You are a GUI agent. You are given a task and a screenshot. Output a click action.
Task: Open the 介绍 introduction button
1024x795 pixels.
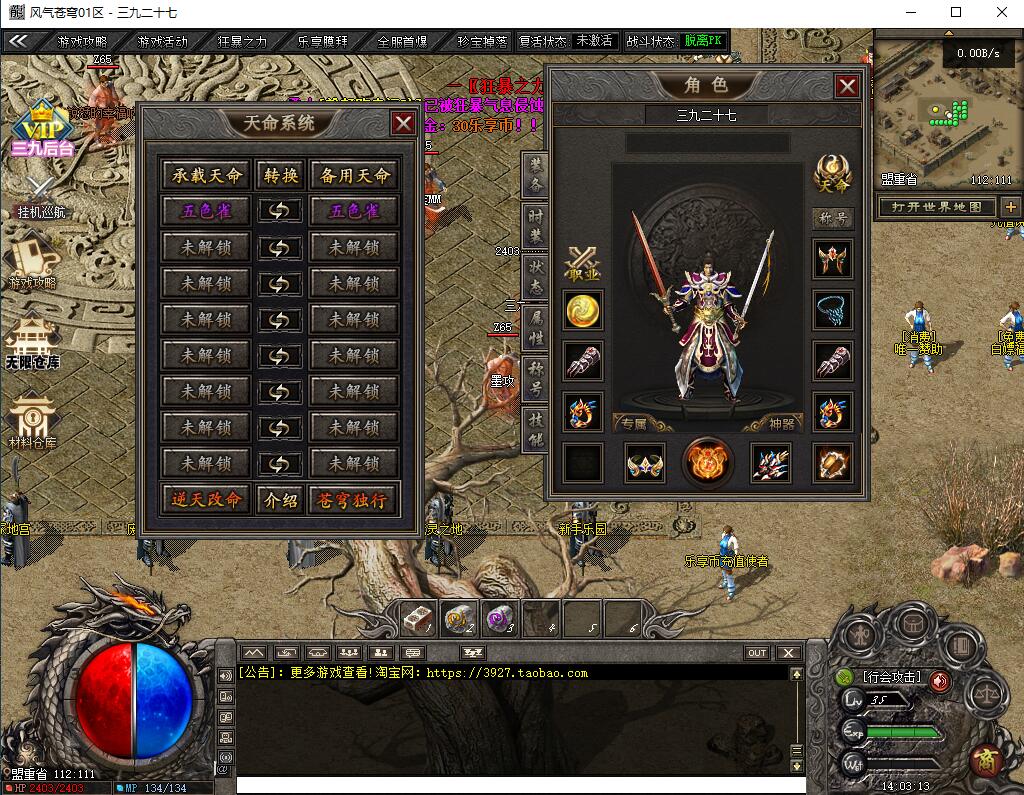[x=279, y=500]
